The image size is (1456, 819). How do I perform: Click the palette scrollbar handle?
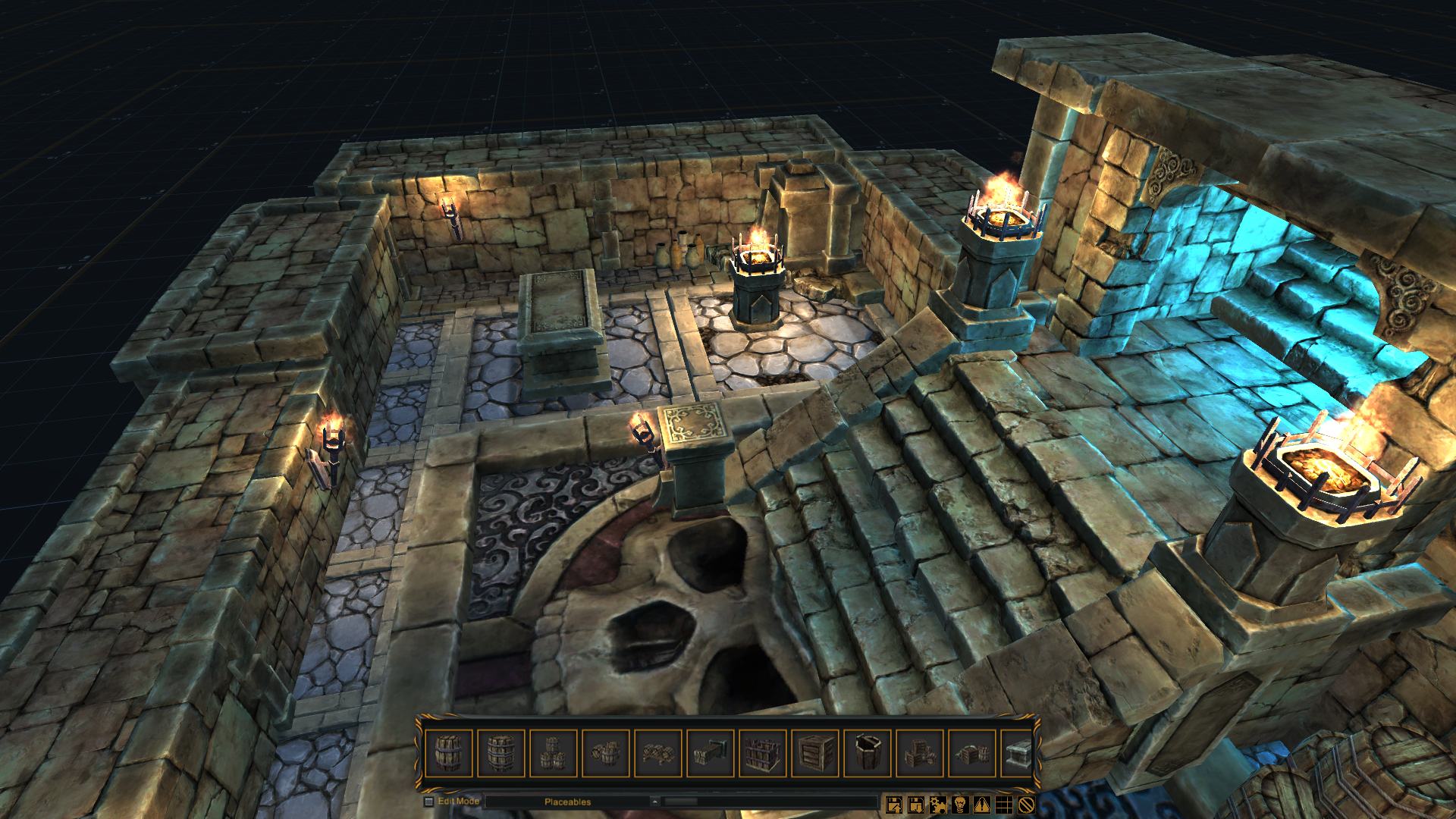[681, 802]
